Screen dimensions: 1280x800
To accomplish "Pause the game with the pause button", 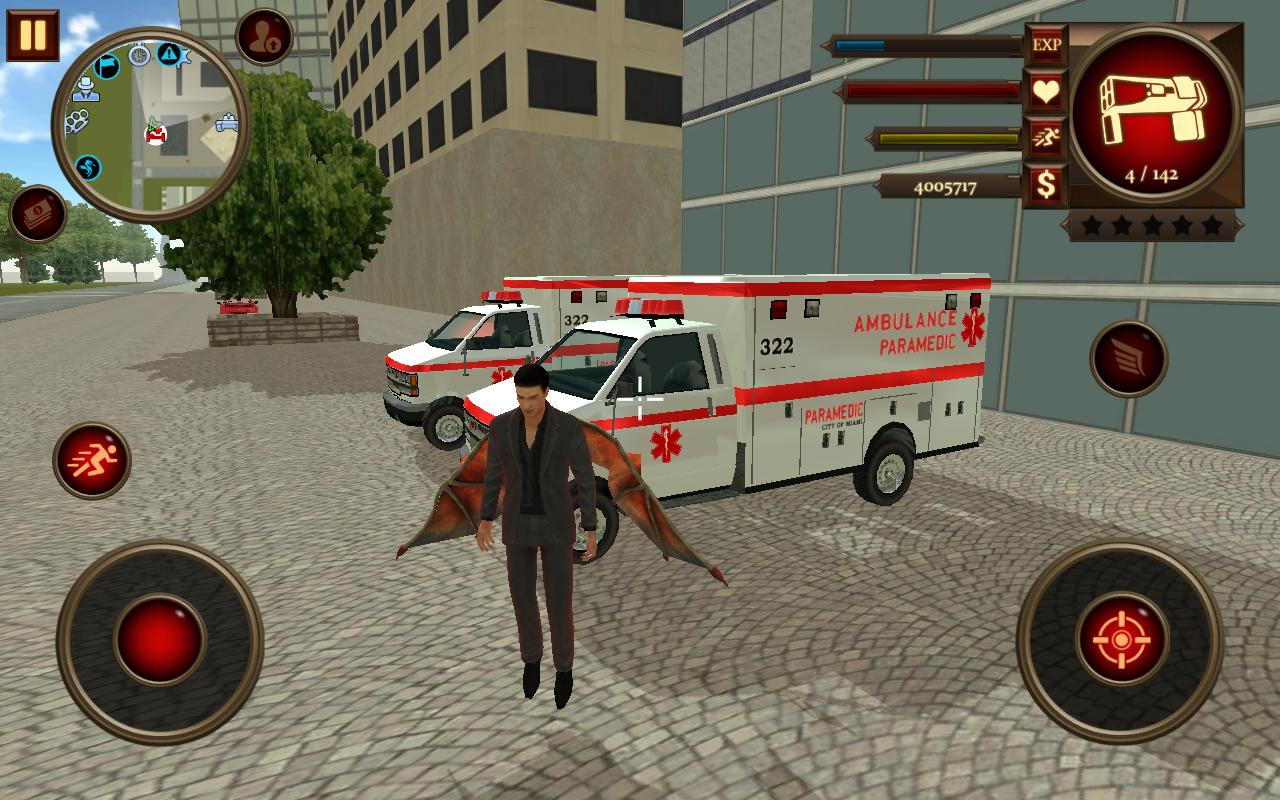I will pyautogui.click(x=33, y=35).
